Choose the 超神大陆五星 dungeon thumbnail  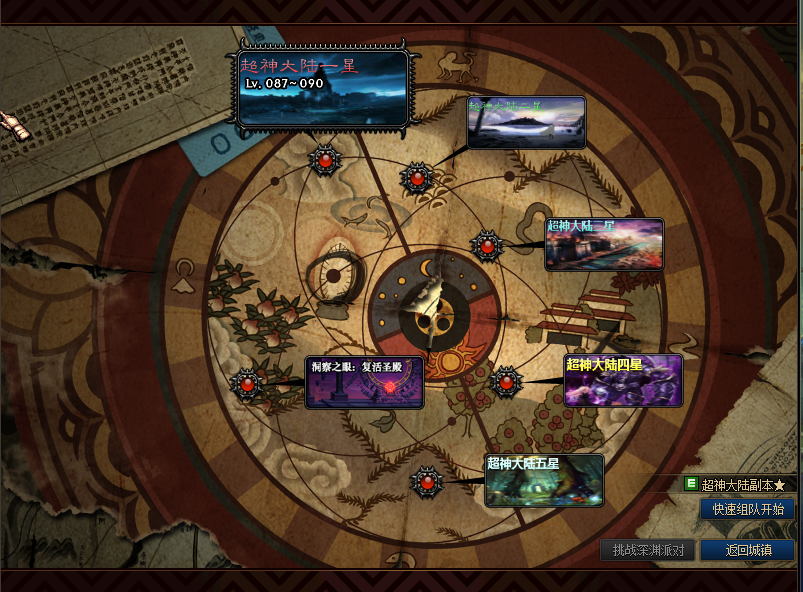544,480
